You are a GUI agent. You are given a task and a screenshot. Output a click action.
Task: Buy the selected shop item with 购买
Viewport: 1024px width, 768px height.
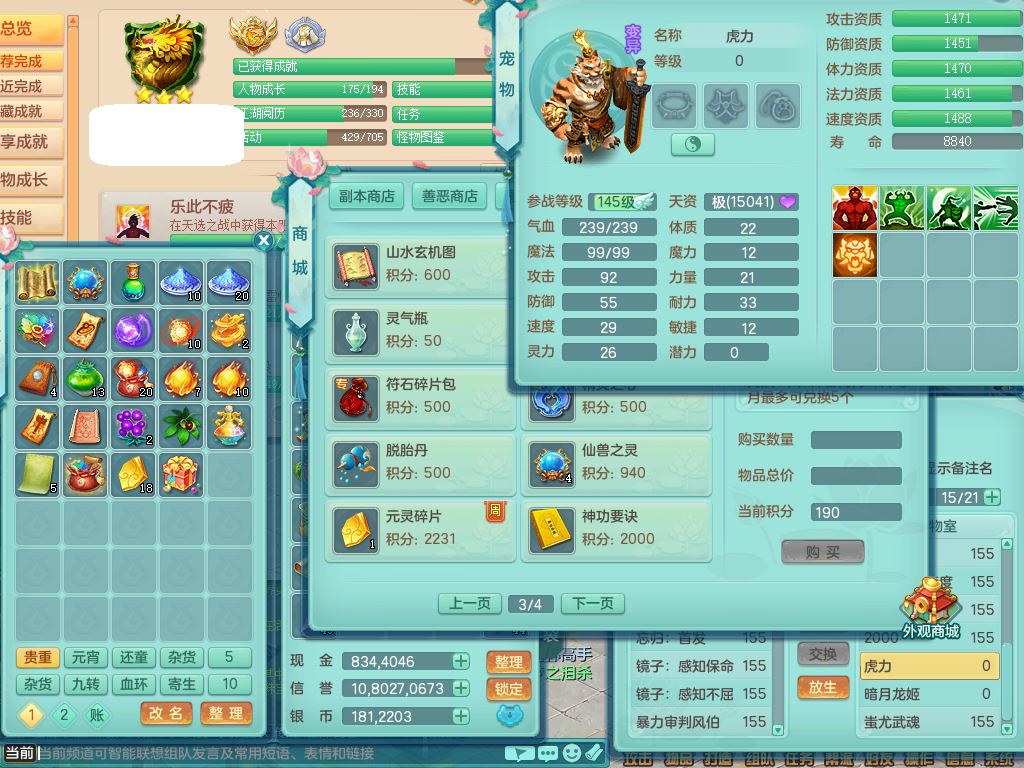pos(822,552)
